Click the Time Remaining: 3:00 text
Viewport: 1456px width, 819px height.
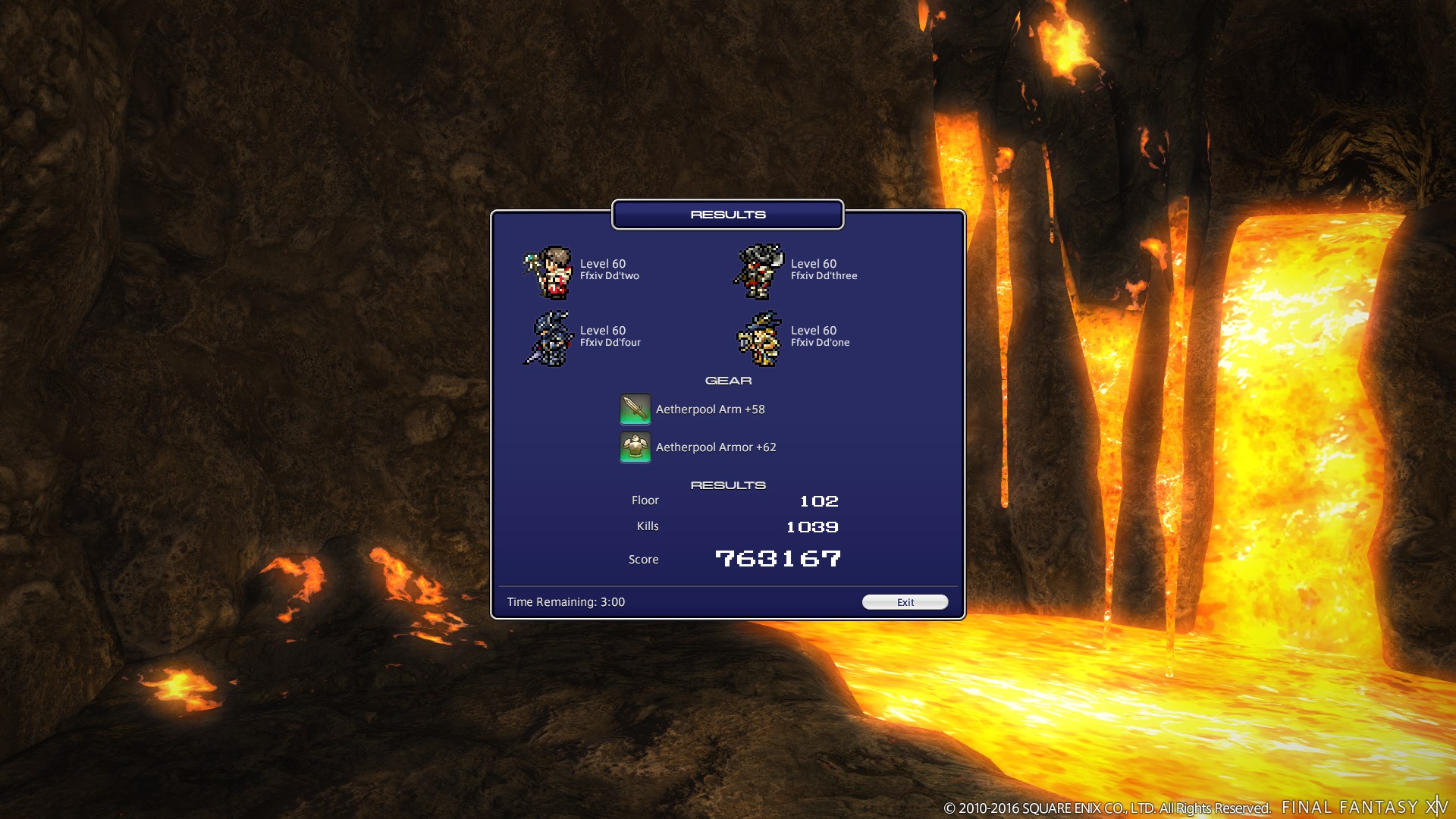(566, 601)
